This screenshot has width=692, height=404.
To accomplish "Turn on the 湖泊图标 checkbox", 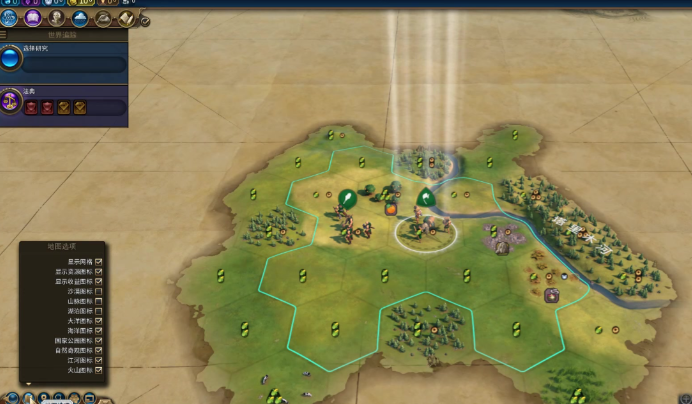I will point(99,311).
